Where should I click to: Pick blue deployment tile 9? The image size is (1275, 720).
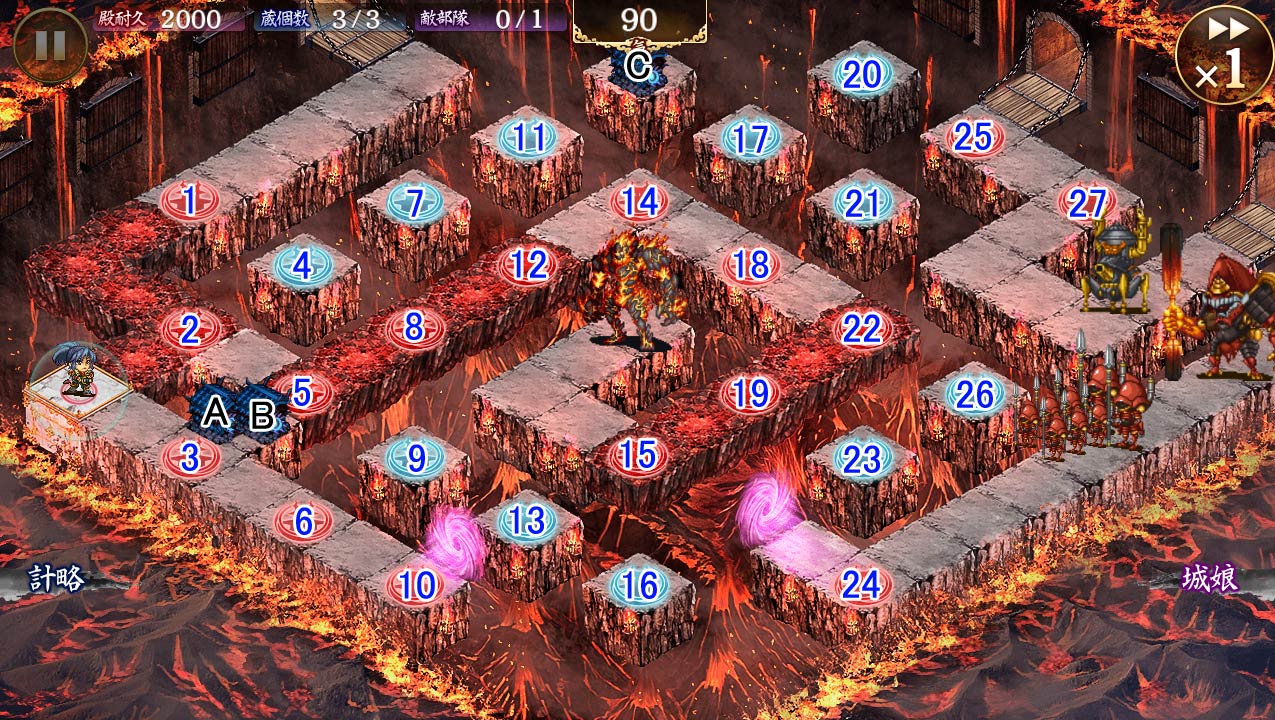pos(415,458)
